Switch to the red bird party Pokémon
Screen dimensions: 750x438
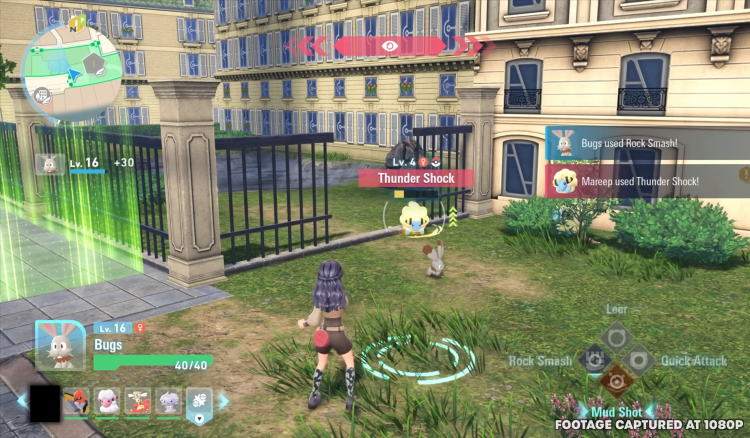pyautogui.click(x=77, y=402)
